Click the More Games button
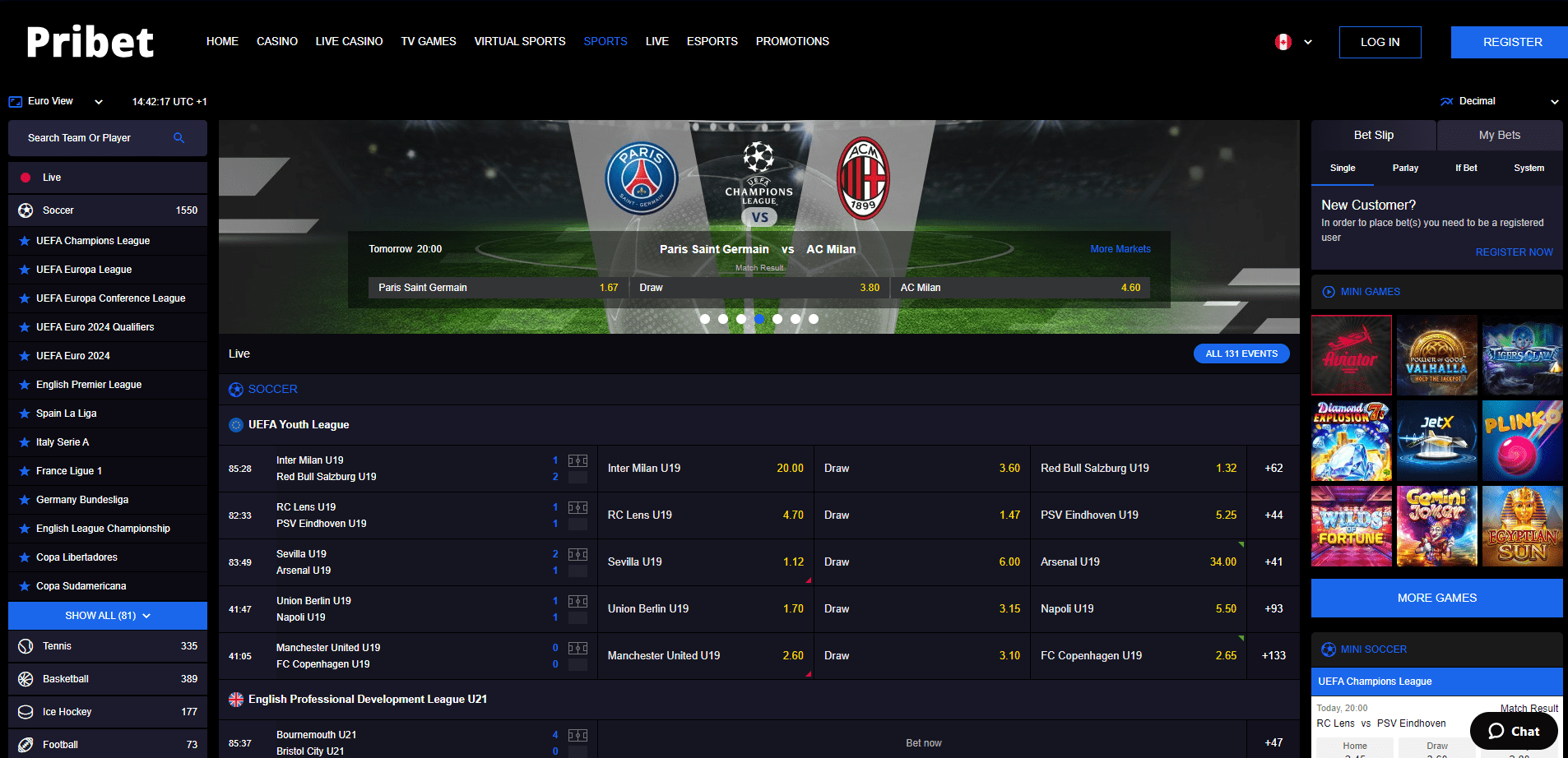Screen dimensions: 1568x758 click(1436, 598)
